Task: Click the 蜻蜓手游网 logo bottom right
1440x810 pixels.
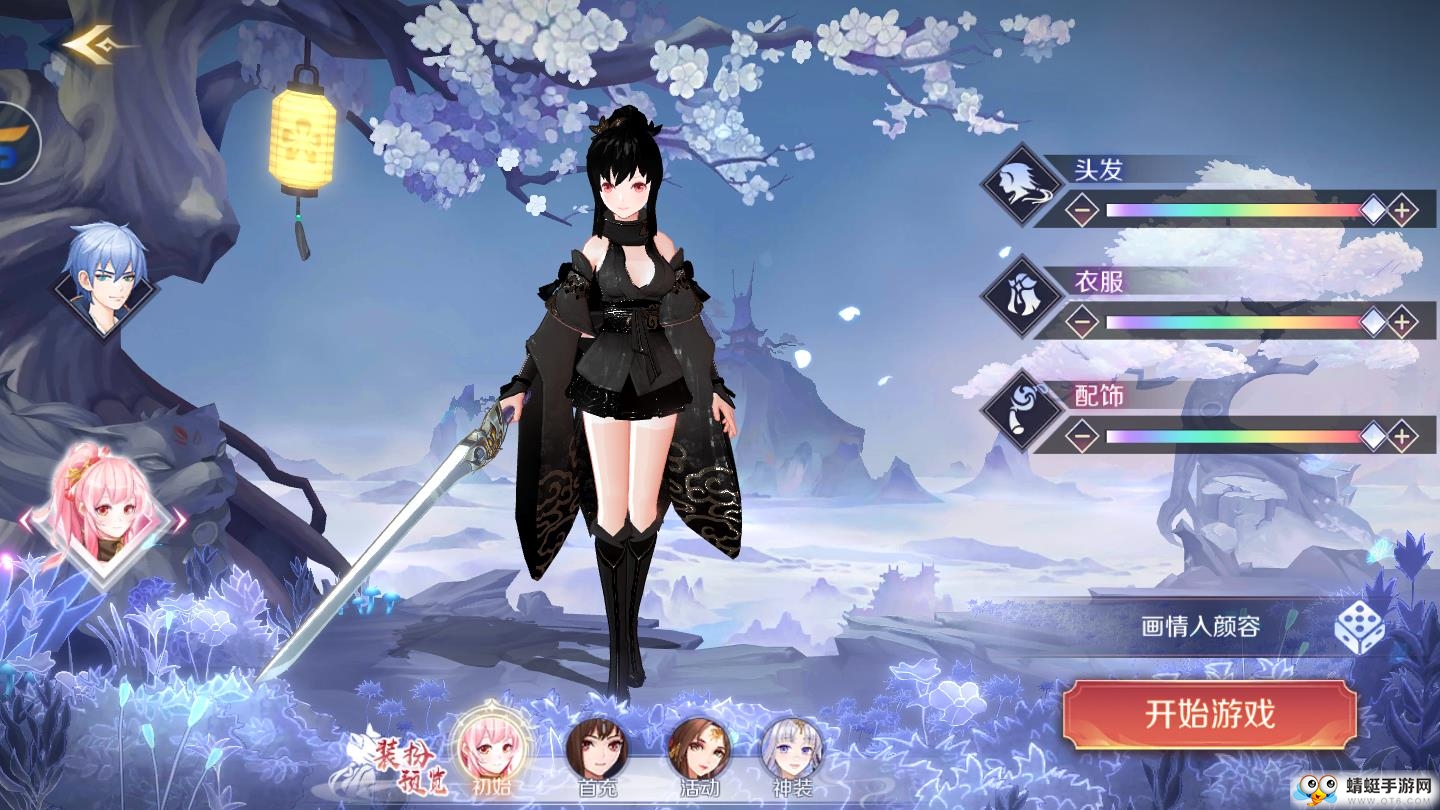Action: pyautogui.click(x=1360, y=790)
